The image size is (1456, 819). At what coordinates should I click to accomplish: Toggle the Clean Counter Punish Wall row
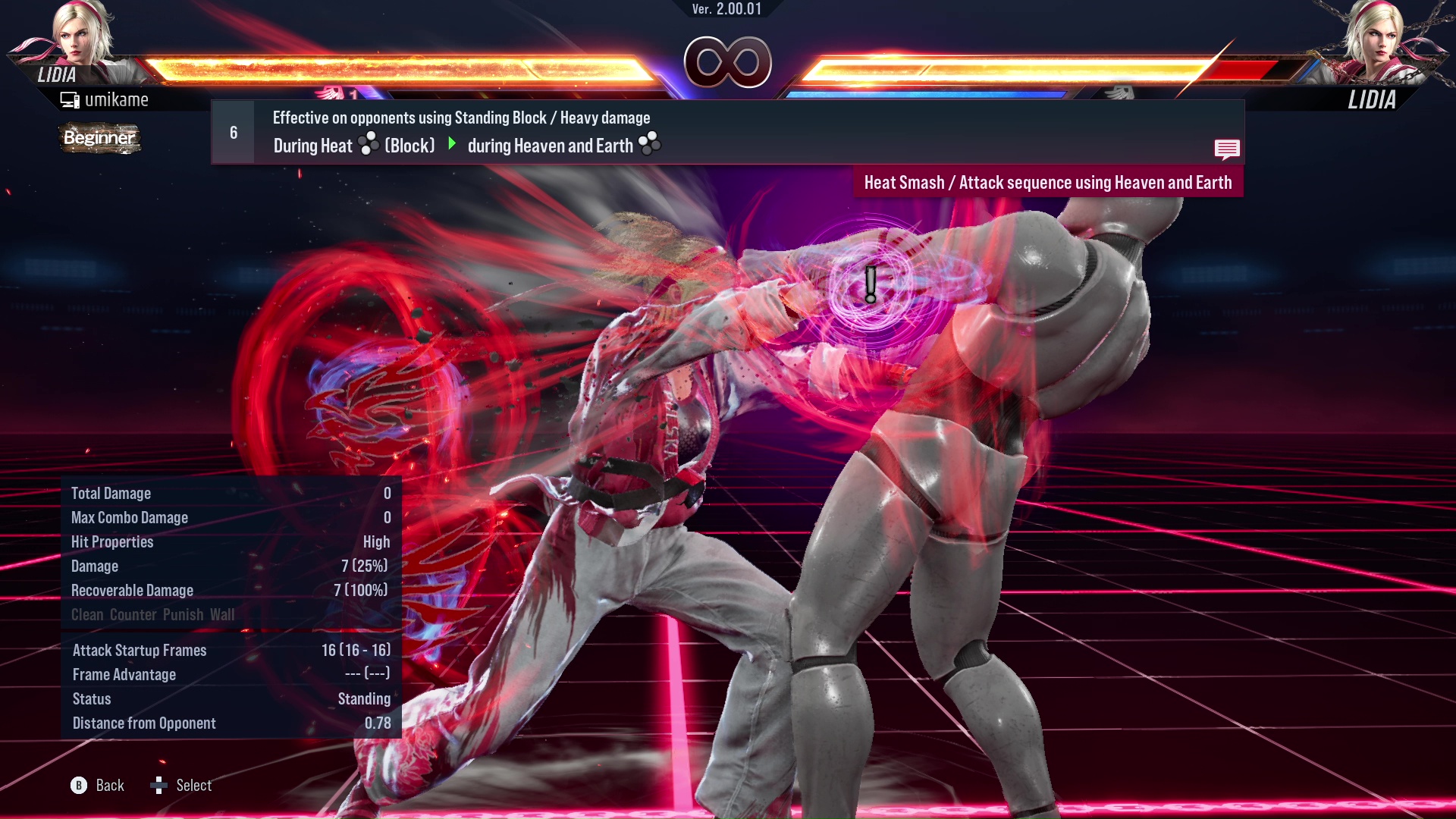pyautogui.click(x=152, y=615)
